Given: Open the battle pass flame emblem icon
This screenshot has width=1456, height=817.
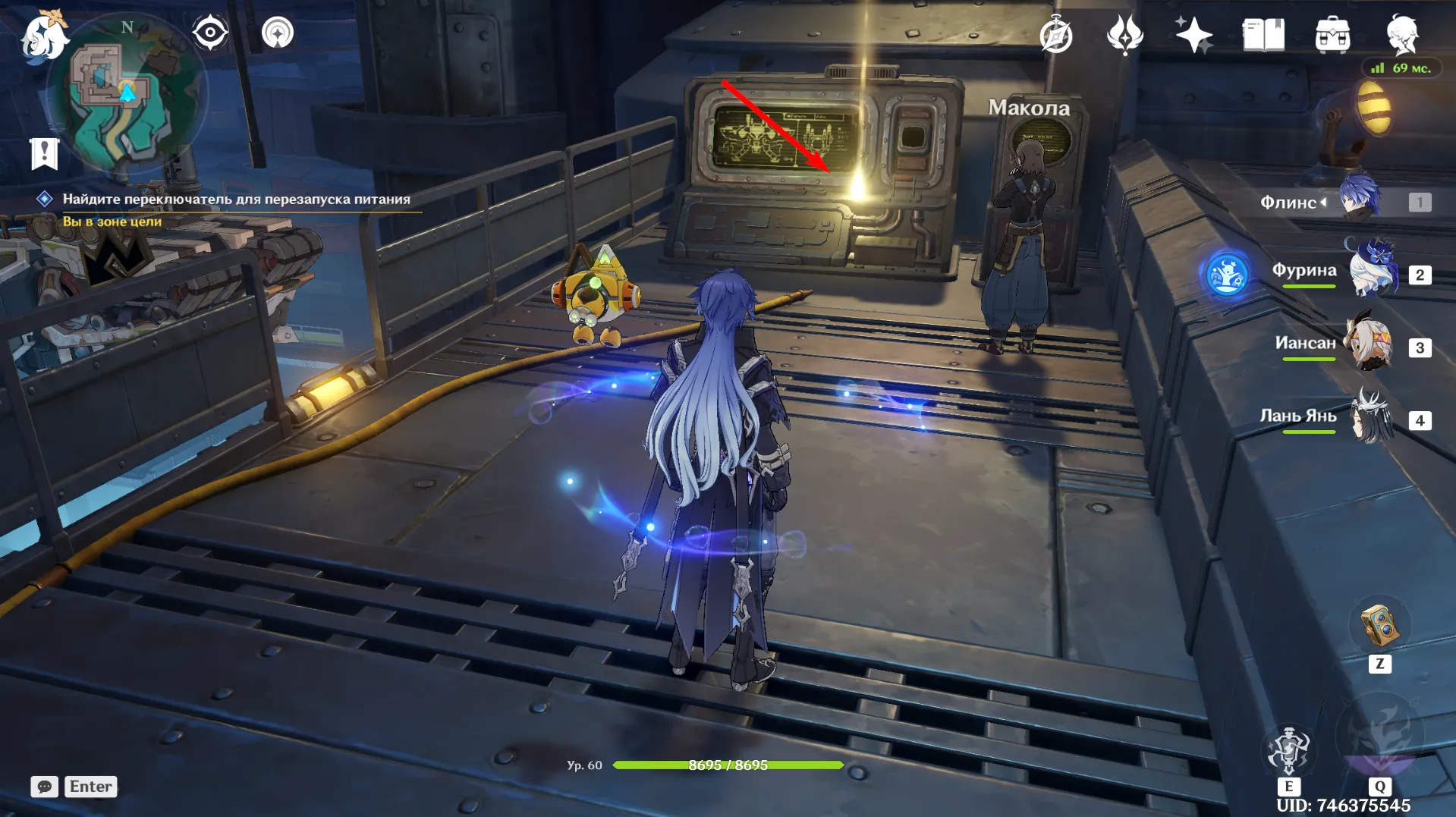Looking at the screenshot, I should (x=1124, y=35).
